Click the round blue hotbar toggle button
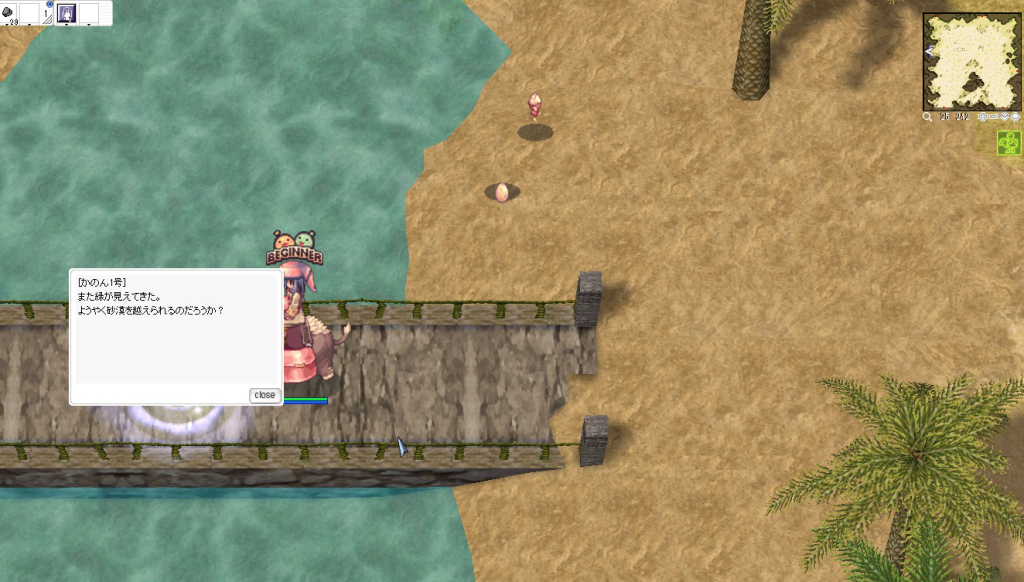This screenshot has width=1024, height=582. (49, 4)
